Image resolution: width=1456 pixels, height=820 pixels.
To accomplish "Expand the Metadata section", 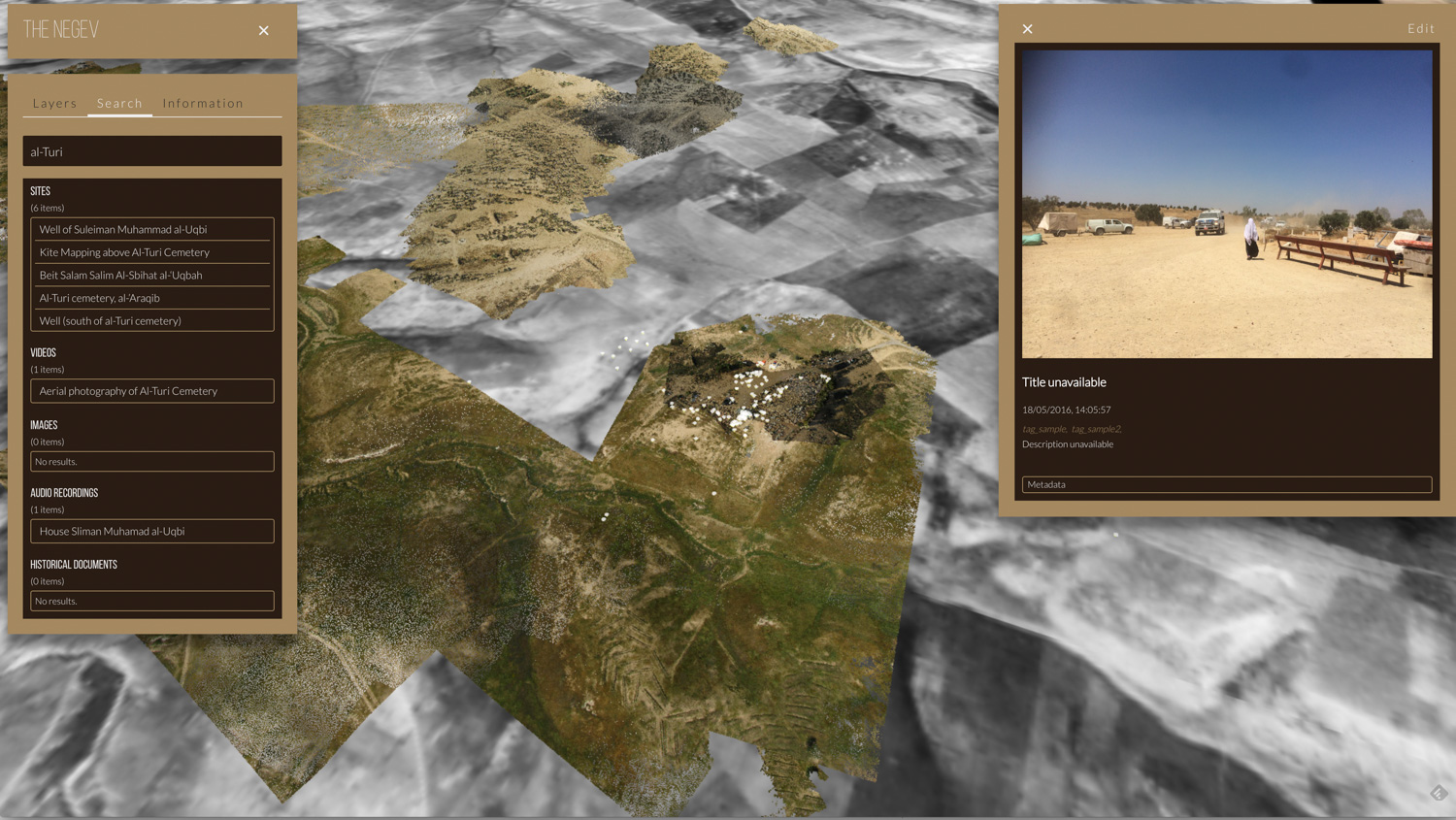I will 1226,484.
